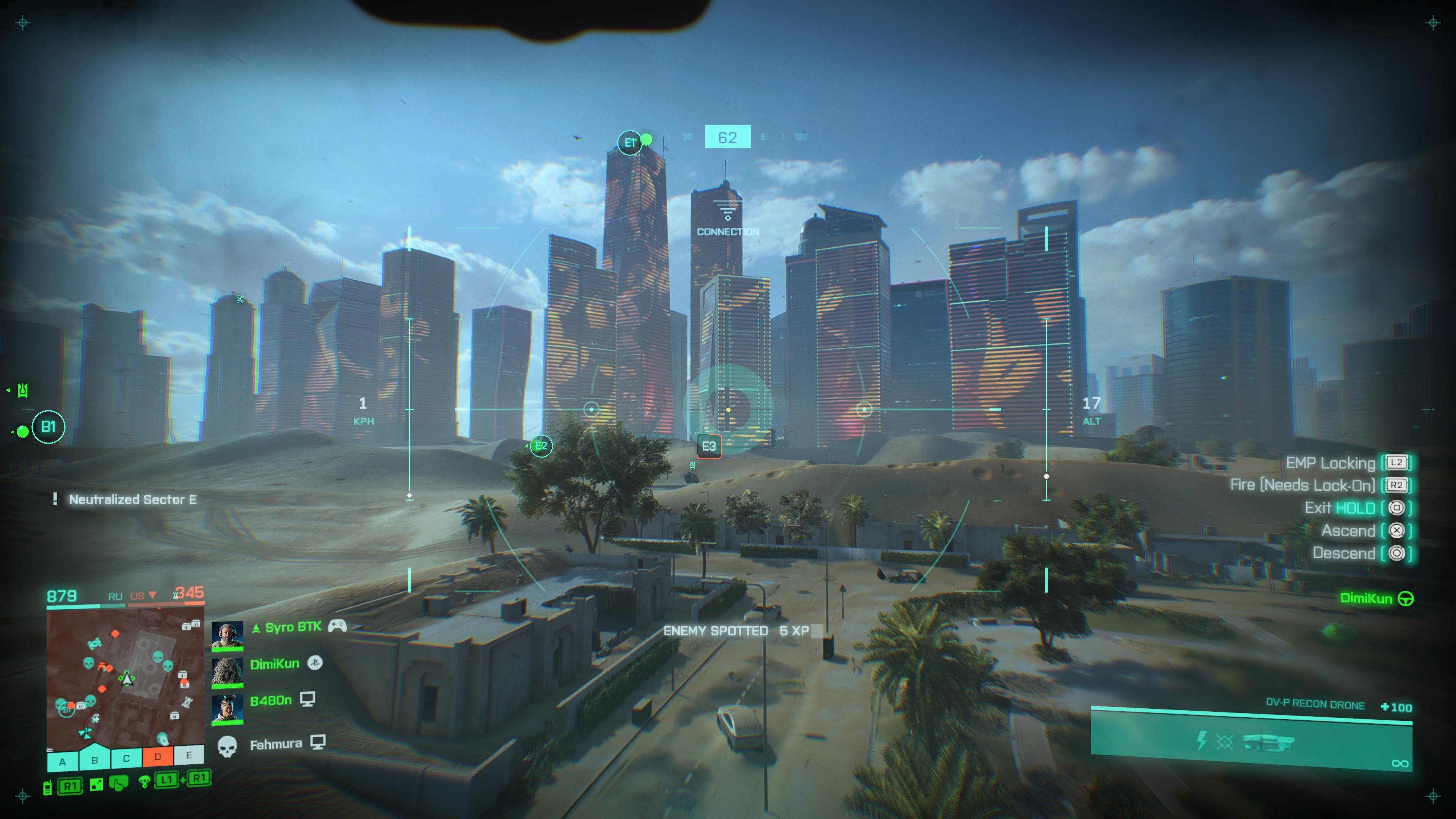
Task: Expand the minimap using the arrow icon
Action: [x=96, y=784]
